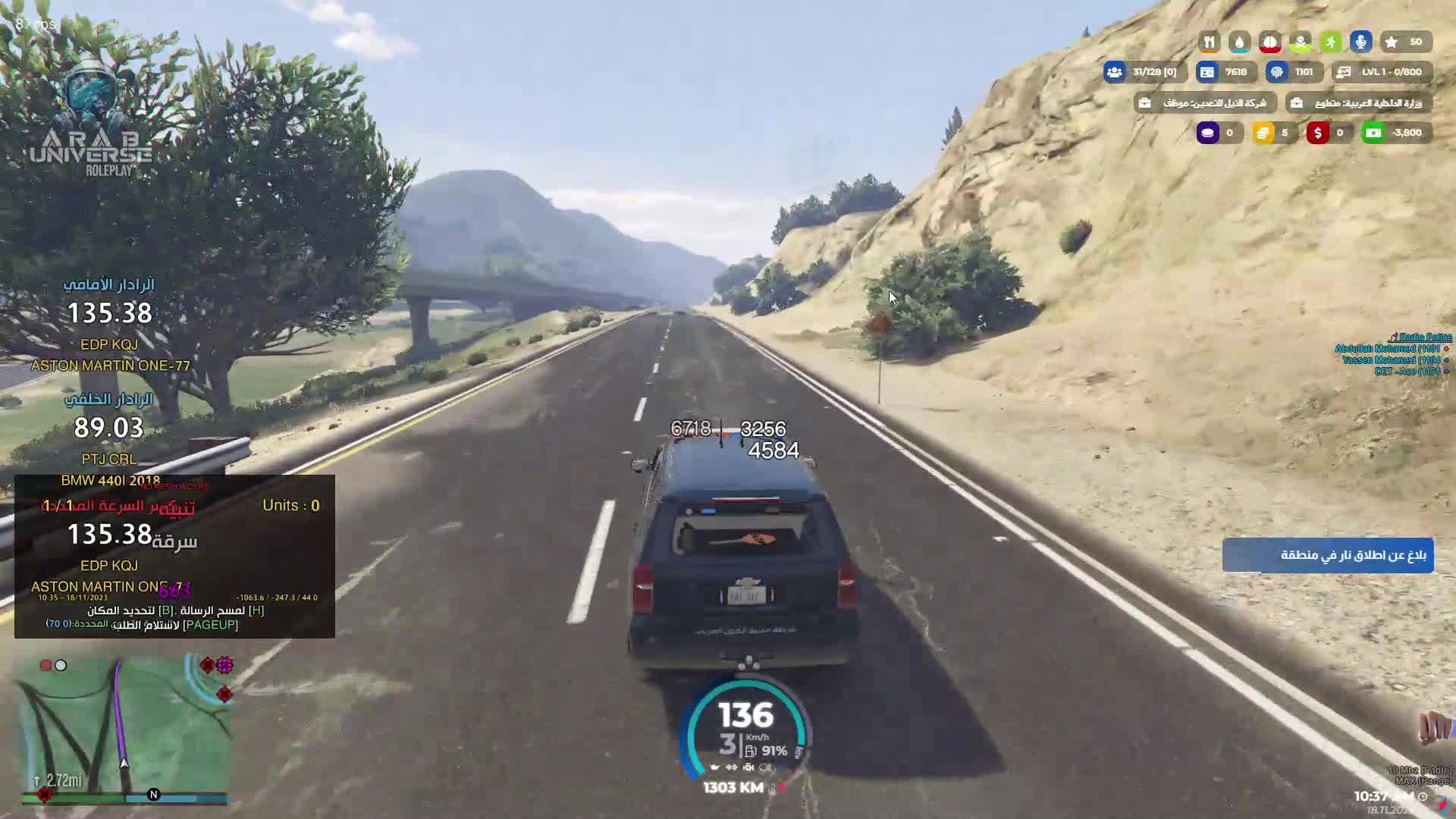Click the red dollar sign icon
1456x819 pixels.
point(1317,133)
